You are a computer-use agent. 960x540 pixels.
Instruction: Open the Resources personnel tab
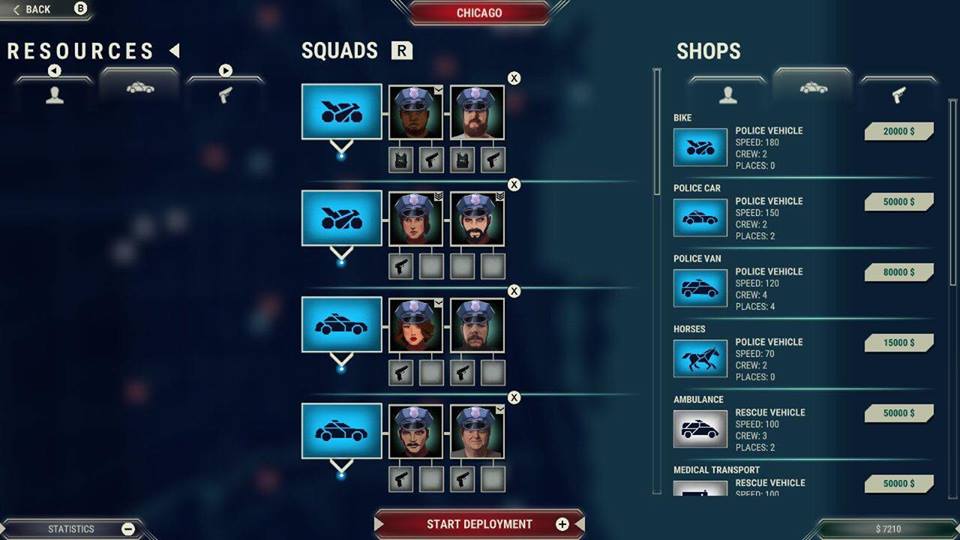tap(55, 93)
